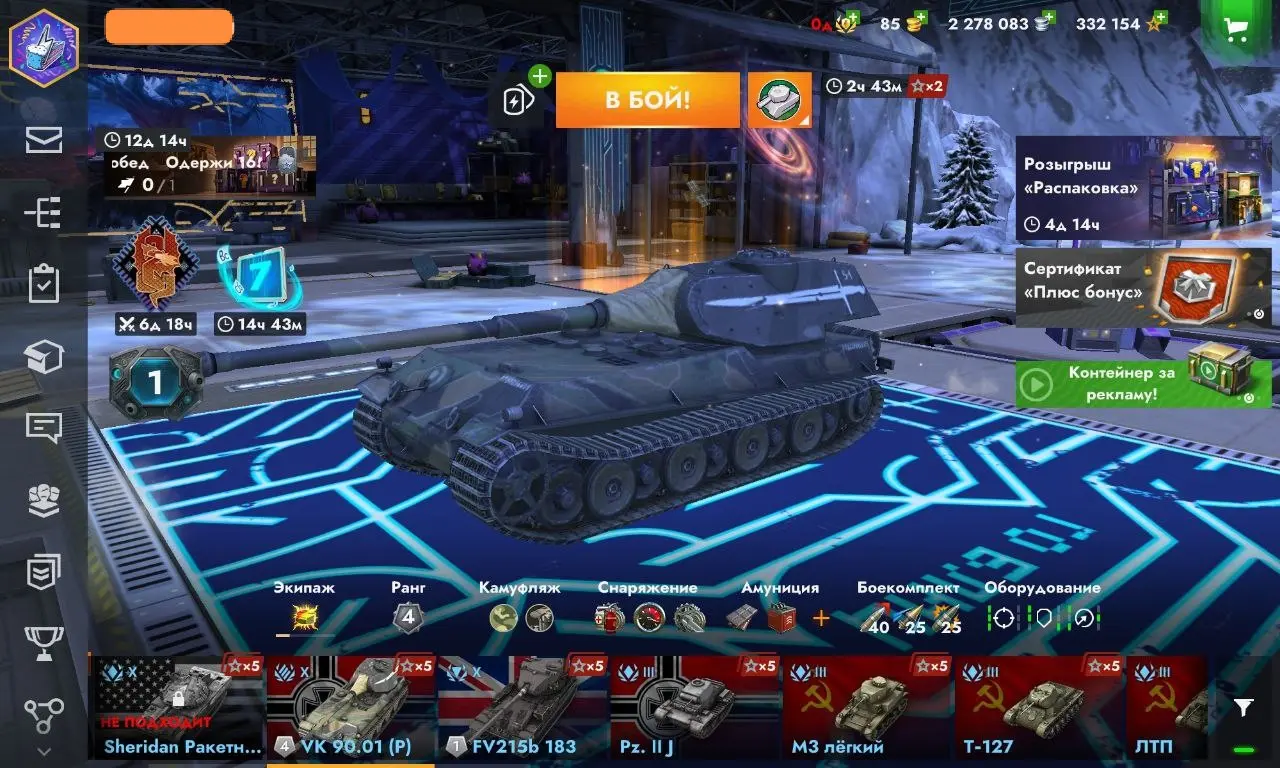Image resolution: width=1280 pixels, height=768 pixels.
Task: Open the clipboard missions icon
Action: tap(44, 284)
